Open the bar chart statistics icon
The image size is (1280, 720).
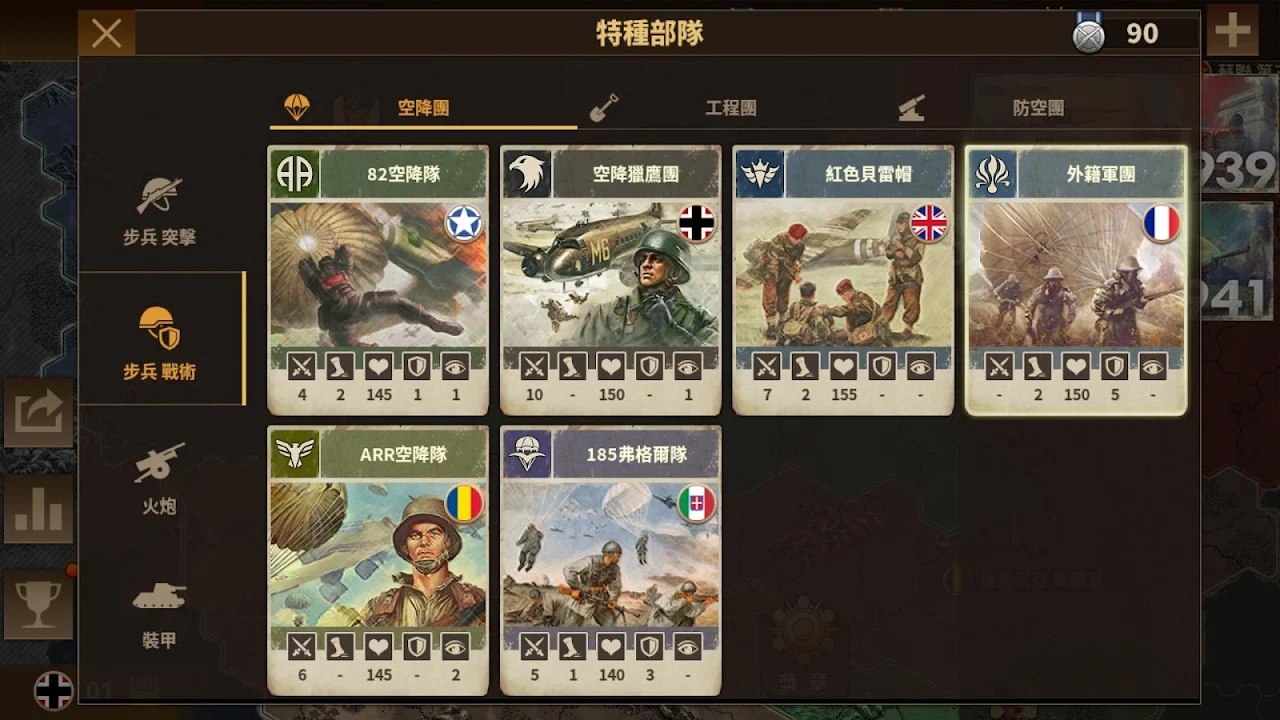click(38, 509)
